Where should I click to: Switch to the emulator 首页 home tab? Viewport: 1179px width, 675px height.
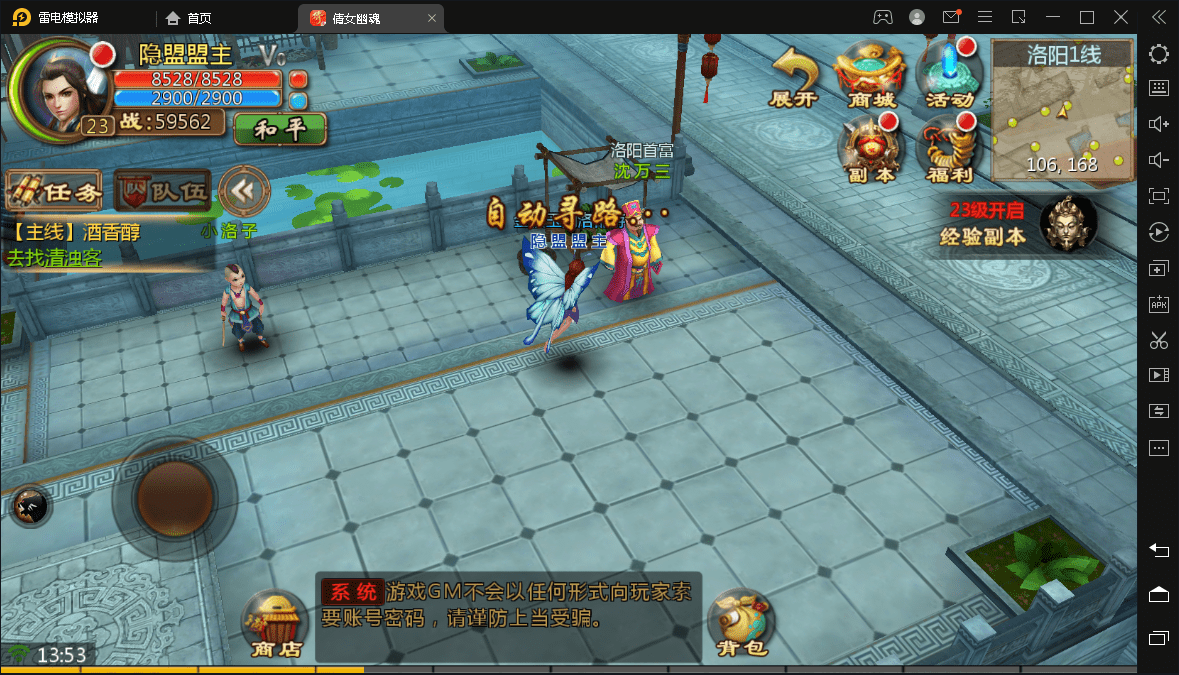point(188,17)
